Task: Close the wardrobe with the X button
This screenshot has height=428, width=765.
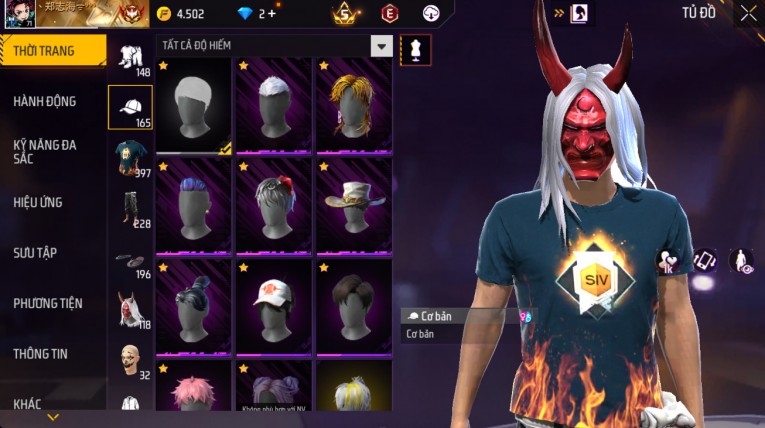Action: point(748,13)
